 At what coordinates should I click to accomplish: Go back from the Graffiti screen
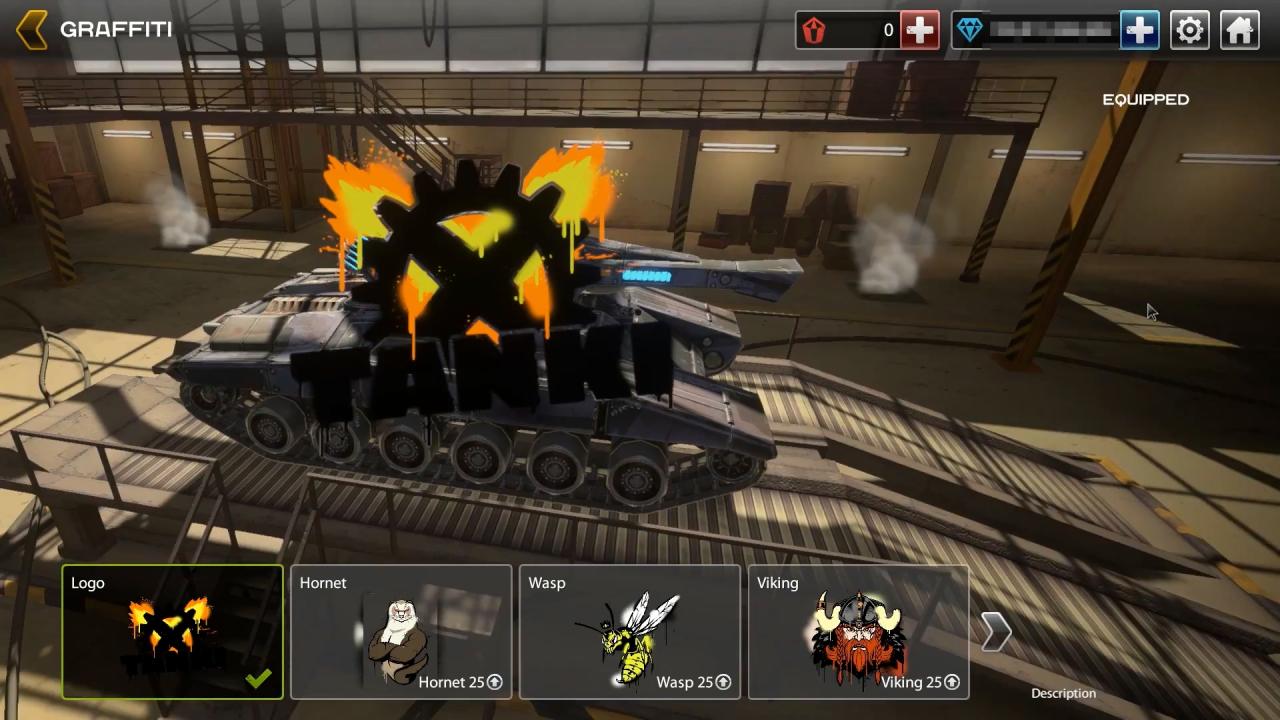pos(32,30)
